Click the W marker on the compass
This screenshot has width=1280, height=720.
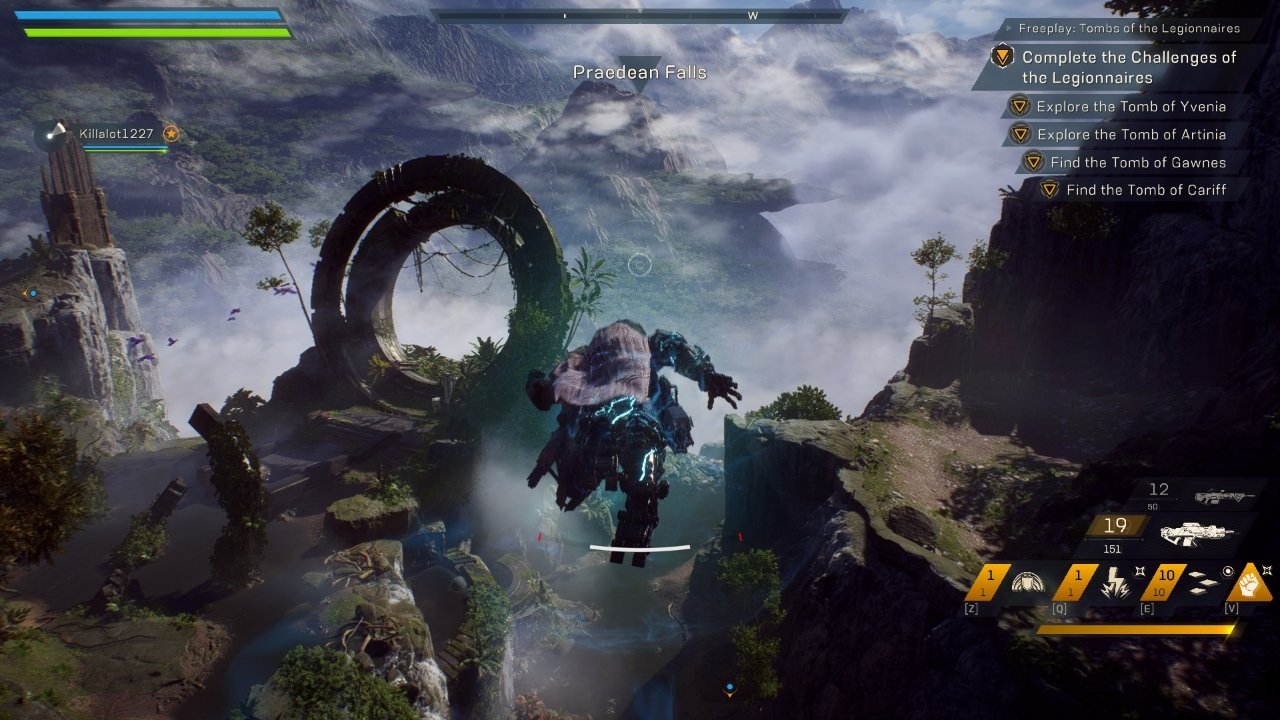(753, 16)
